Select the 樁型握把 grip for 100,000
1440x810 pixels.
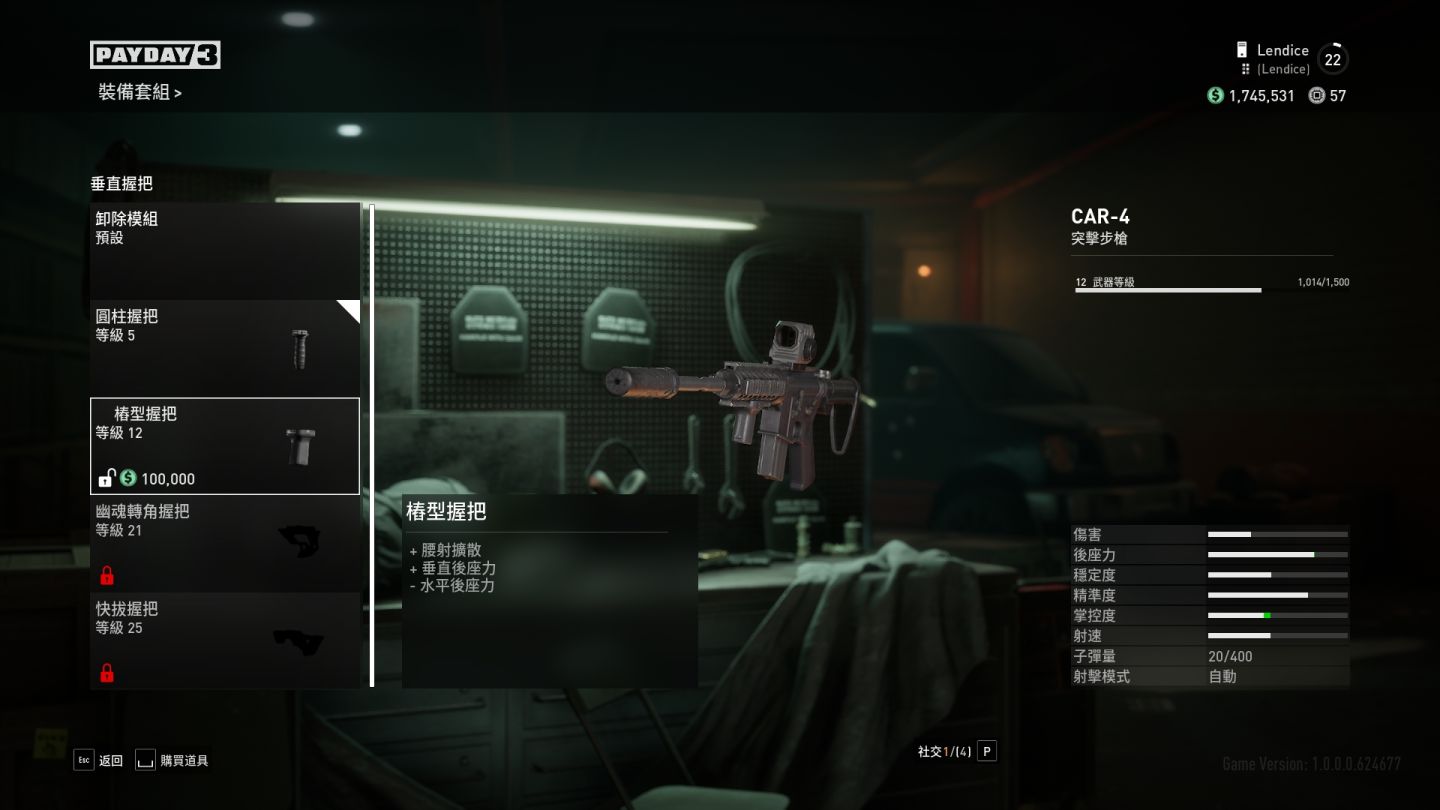(x=225, y=446)
